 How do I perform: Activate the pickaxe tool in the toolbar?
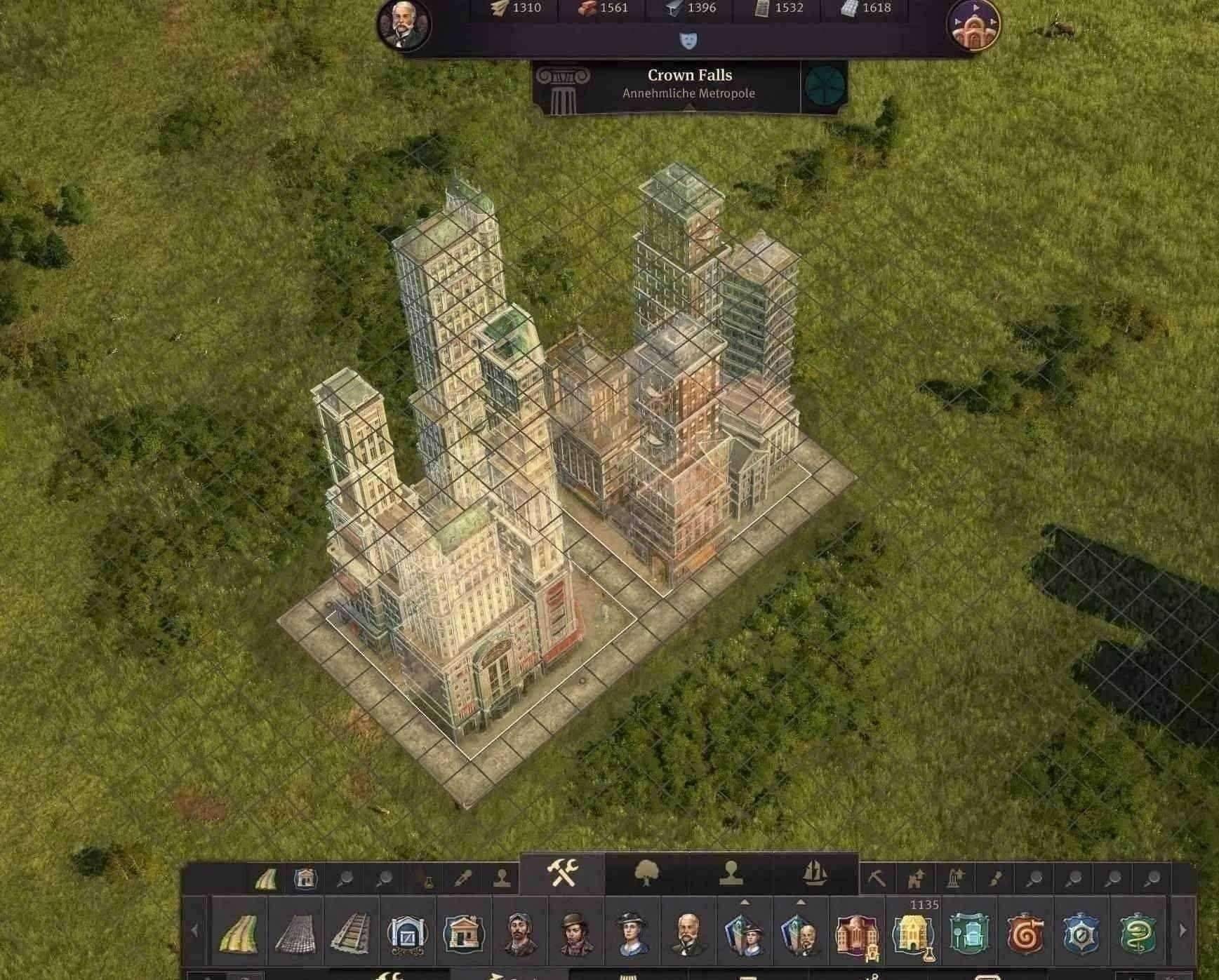877,878
